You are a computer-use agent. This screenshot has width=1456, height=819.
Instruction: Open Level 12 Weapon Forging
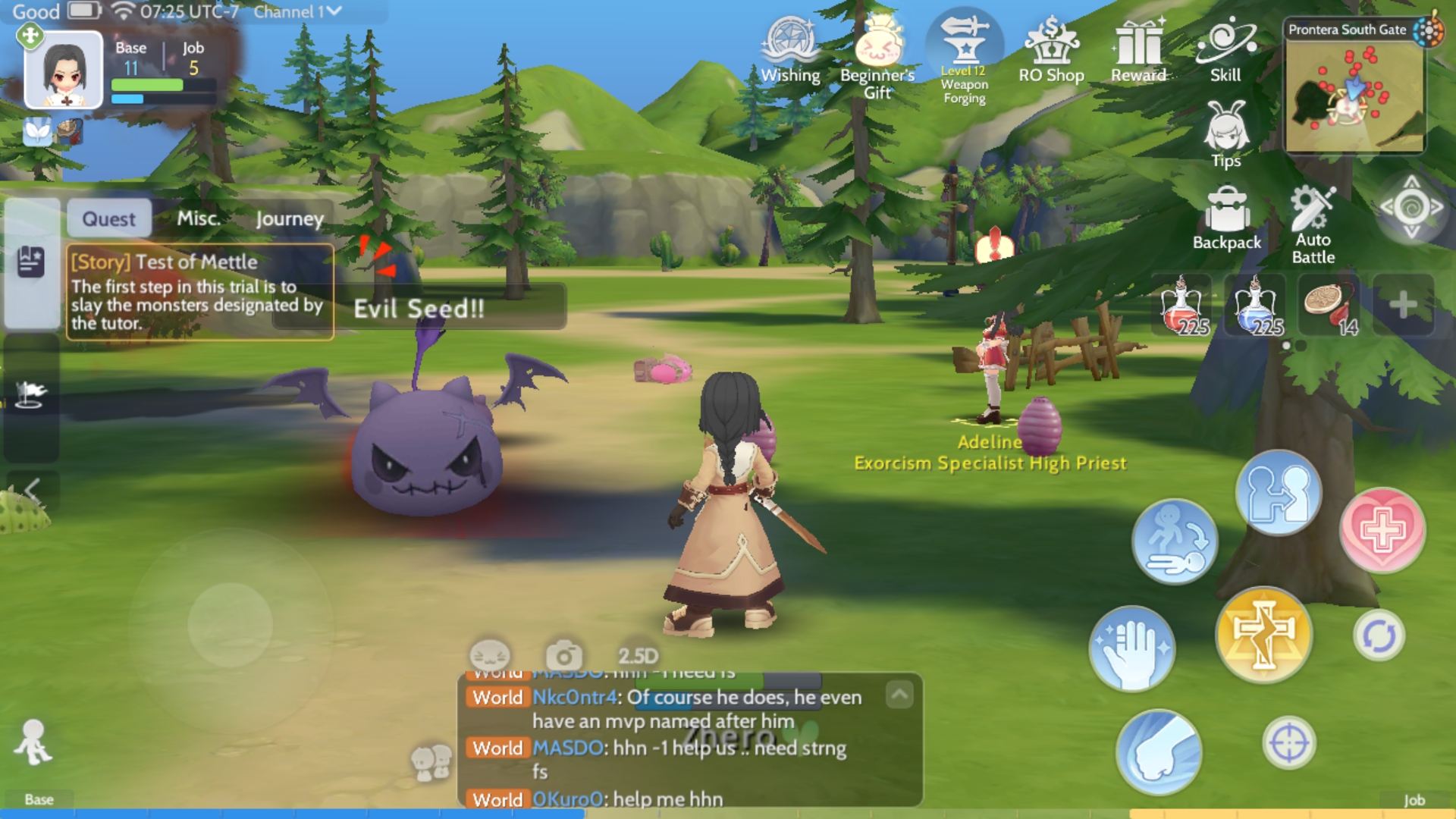pyautogui.click(x=964, y=47)
